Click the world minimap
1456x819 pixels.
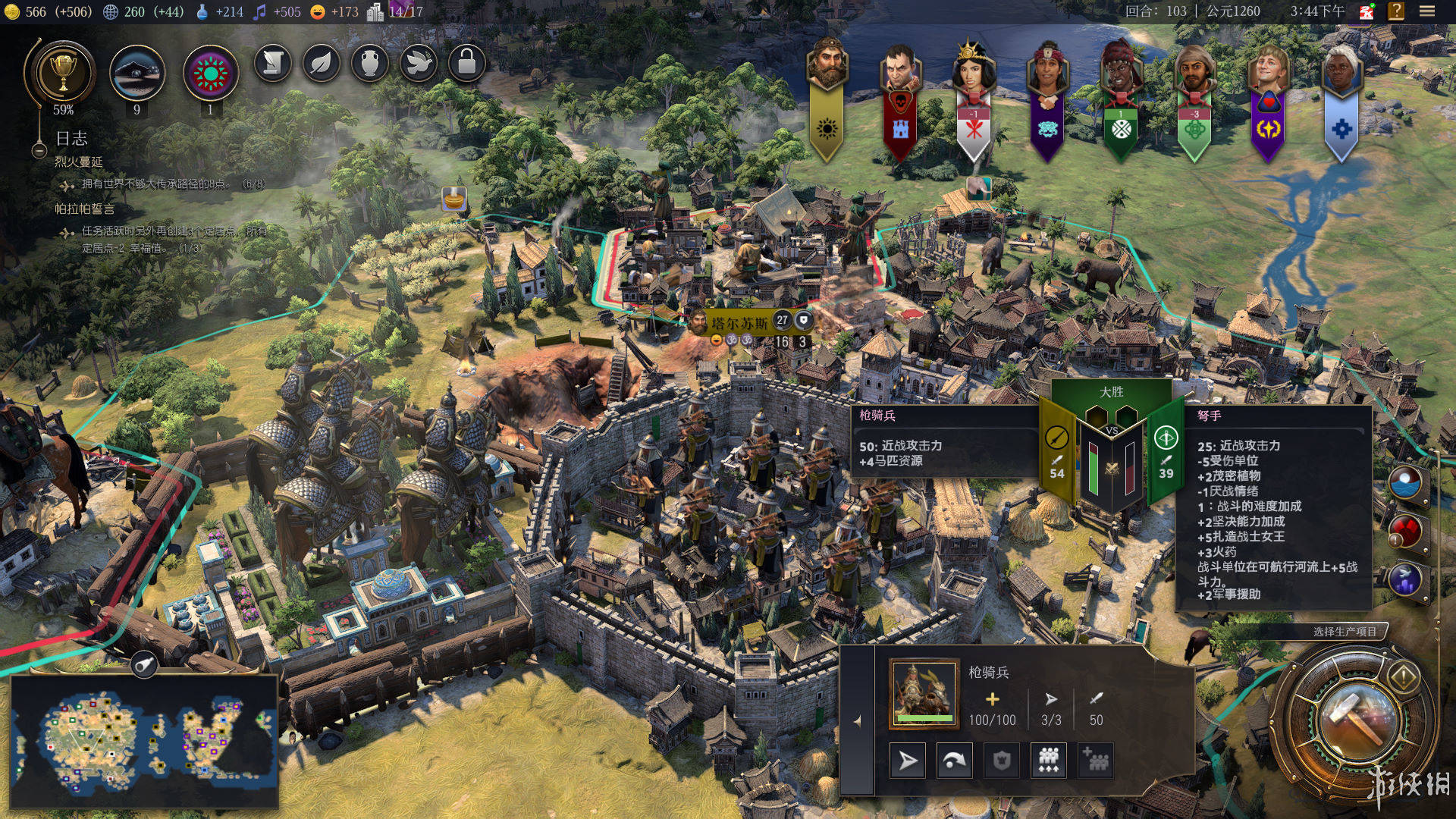click(144, 739)
